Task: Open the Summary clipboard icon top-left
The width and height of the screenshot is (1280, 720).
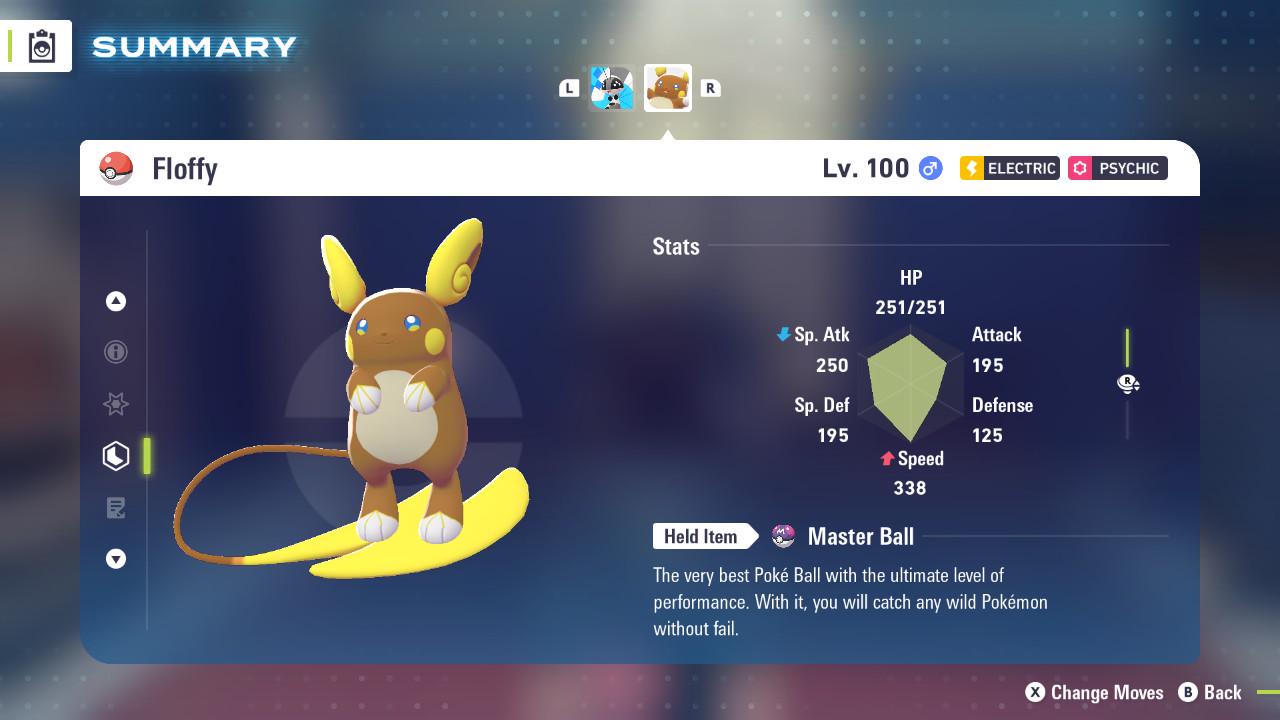Action: coord(40,45)
